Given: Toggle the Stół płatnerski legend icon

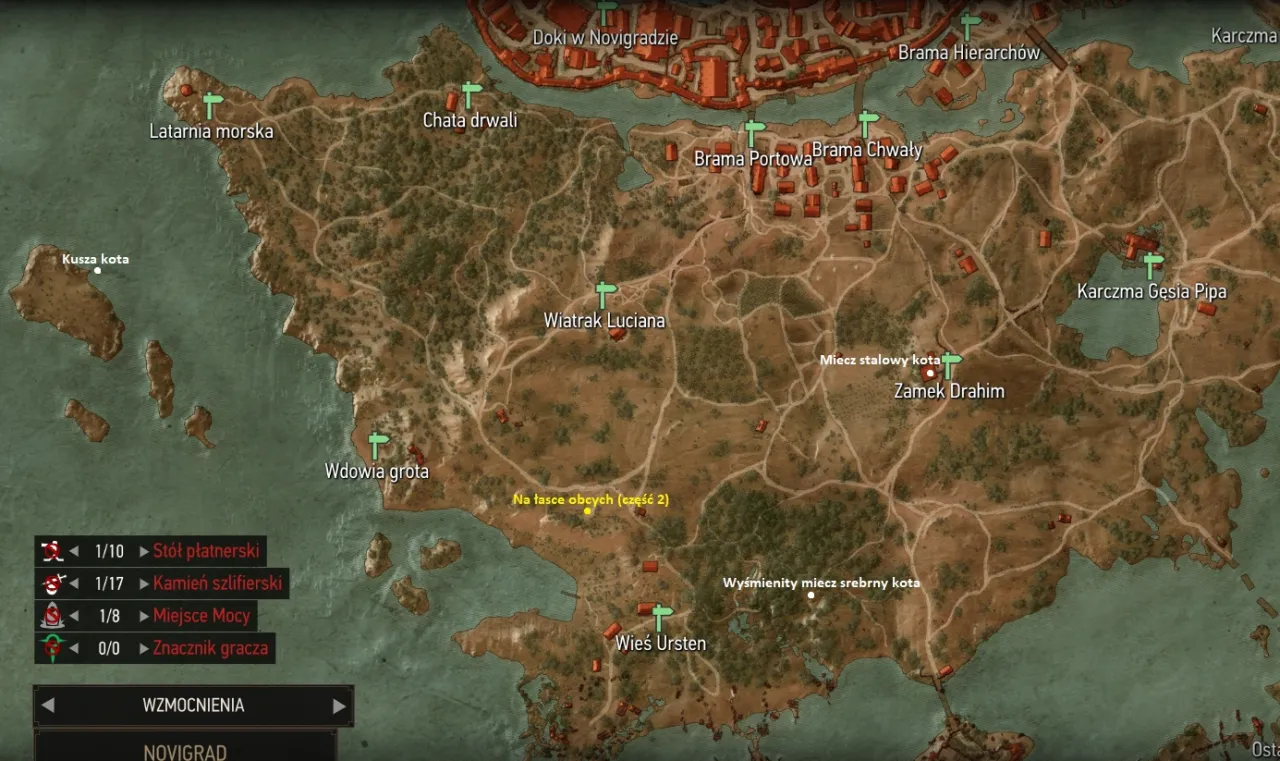Looking at the screenshot, I should (x=52, y=550).
